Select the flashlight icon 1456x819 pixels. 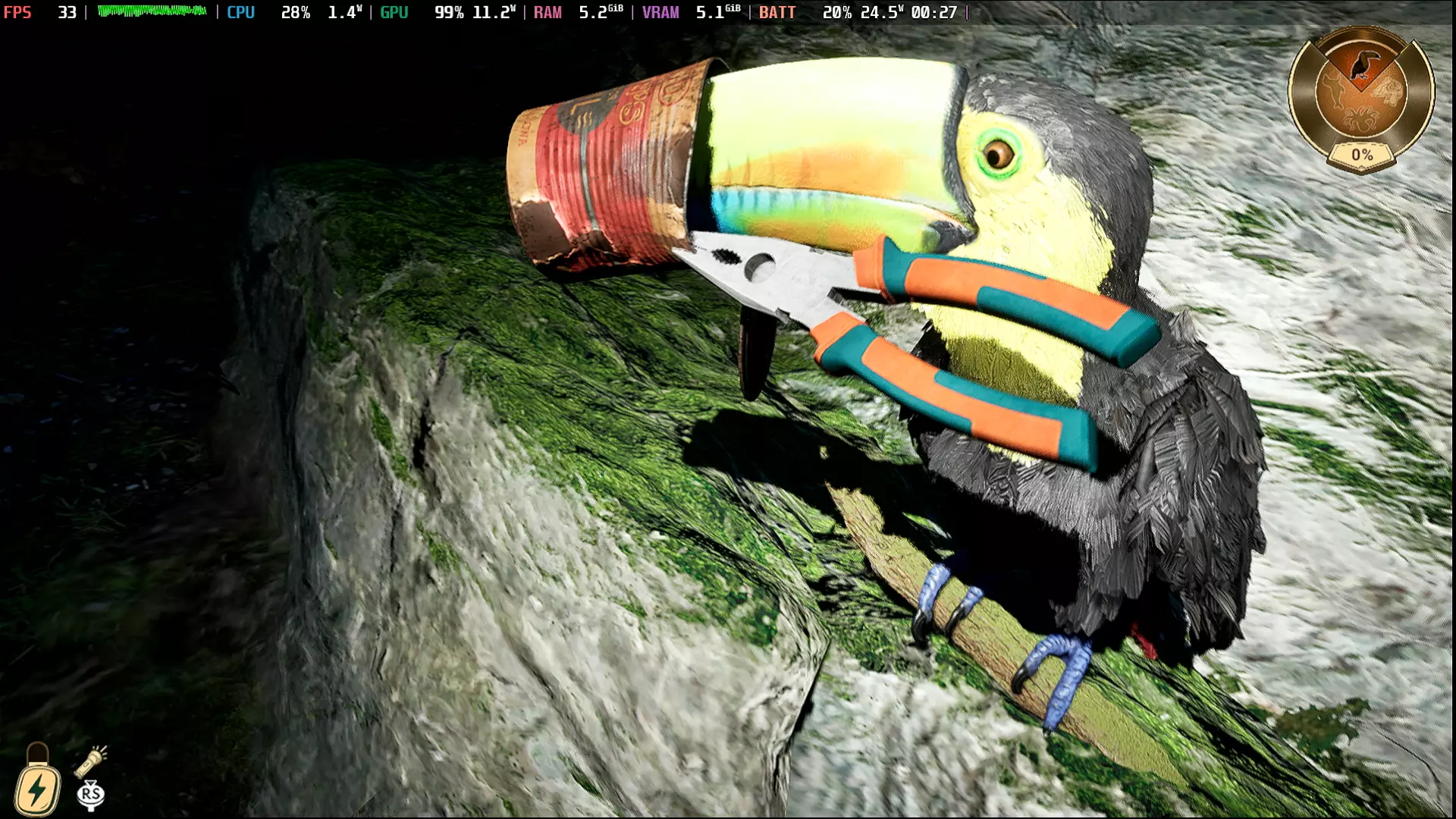pos(89,763)
